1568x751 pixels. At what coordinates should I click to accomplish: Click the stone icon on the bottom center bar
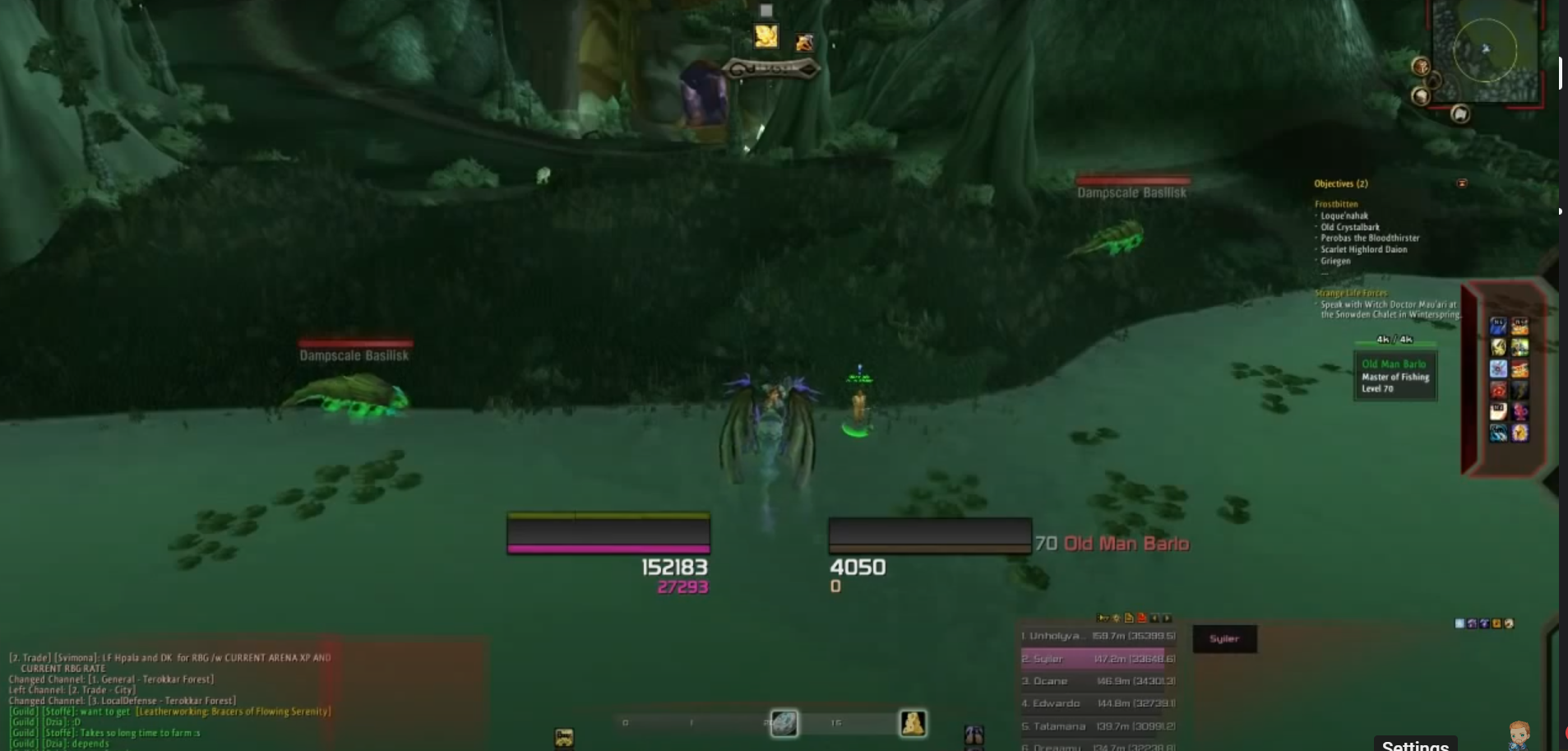click(x=785, y=722)
